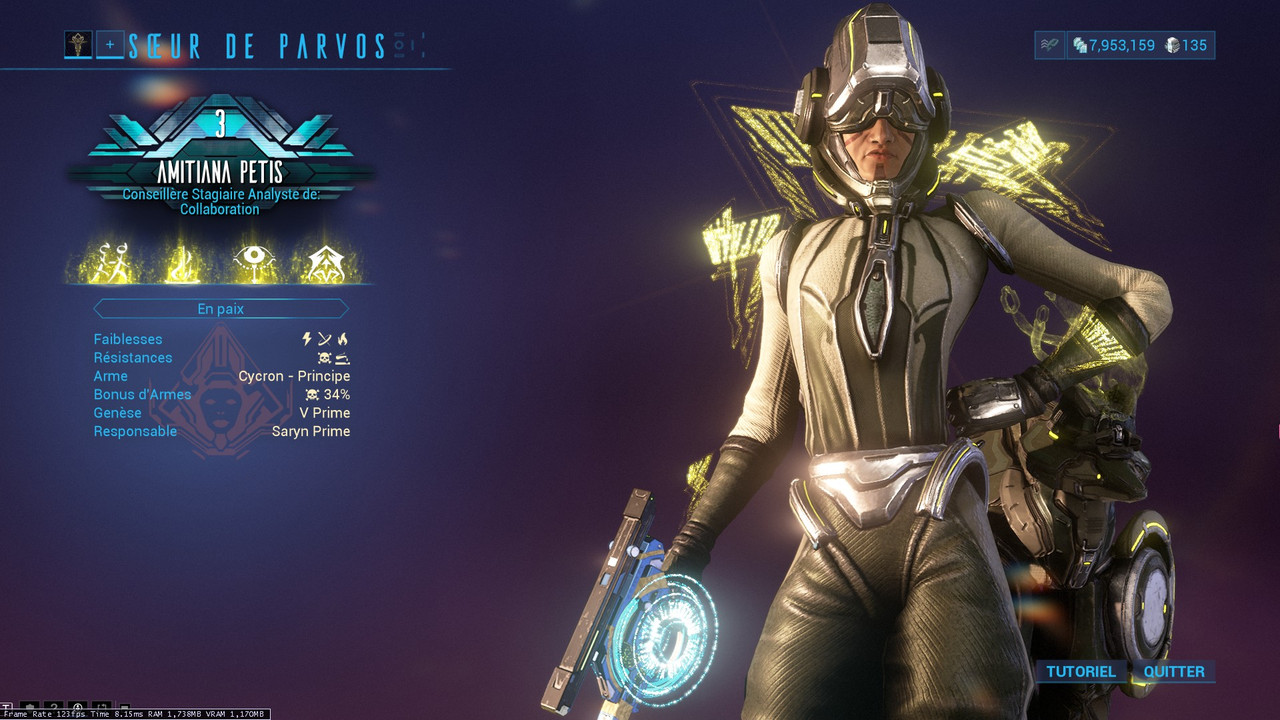
Task: Click QUITTER to leave the screen
Action: tap(1174, 671)
